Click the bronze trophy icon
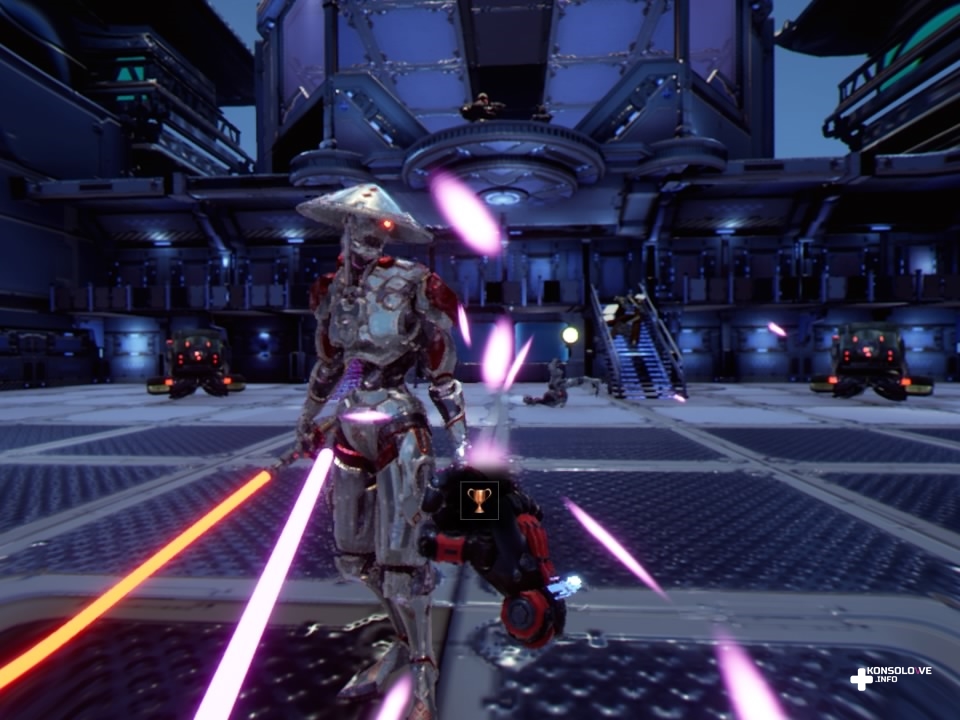This screenshot has height=720, width=960. pyautogui.click(x=479, y=499)
